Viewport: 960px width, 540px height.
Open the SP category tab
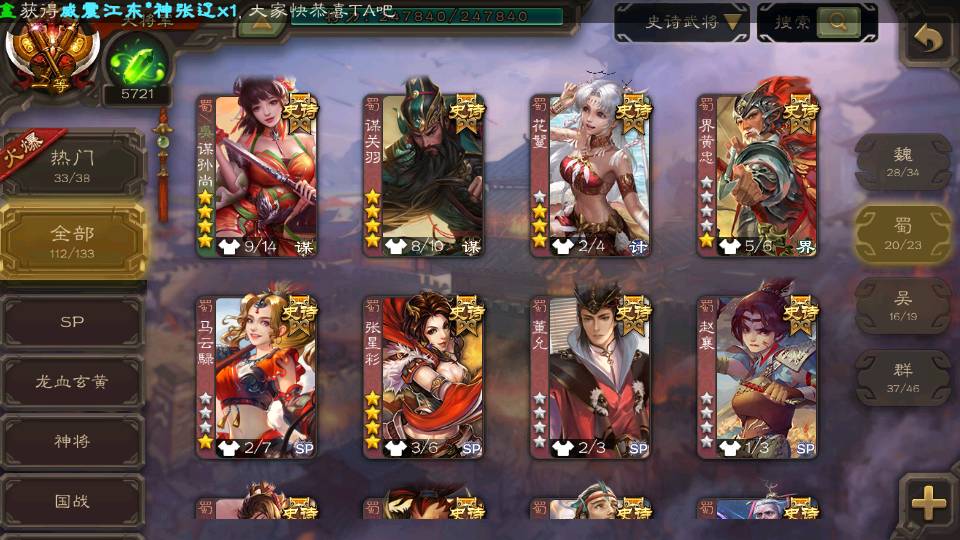pyautogui.click(x=72, y=322)
